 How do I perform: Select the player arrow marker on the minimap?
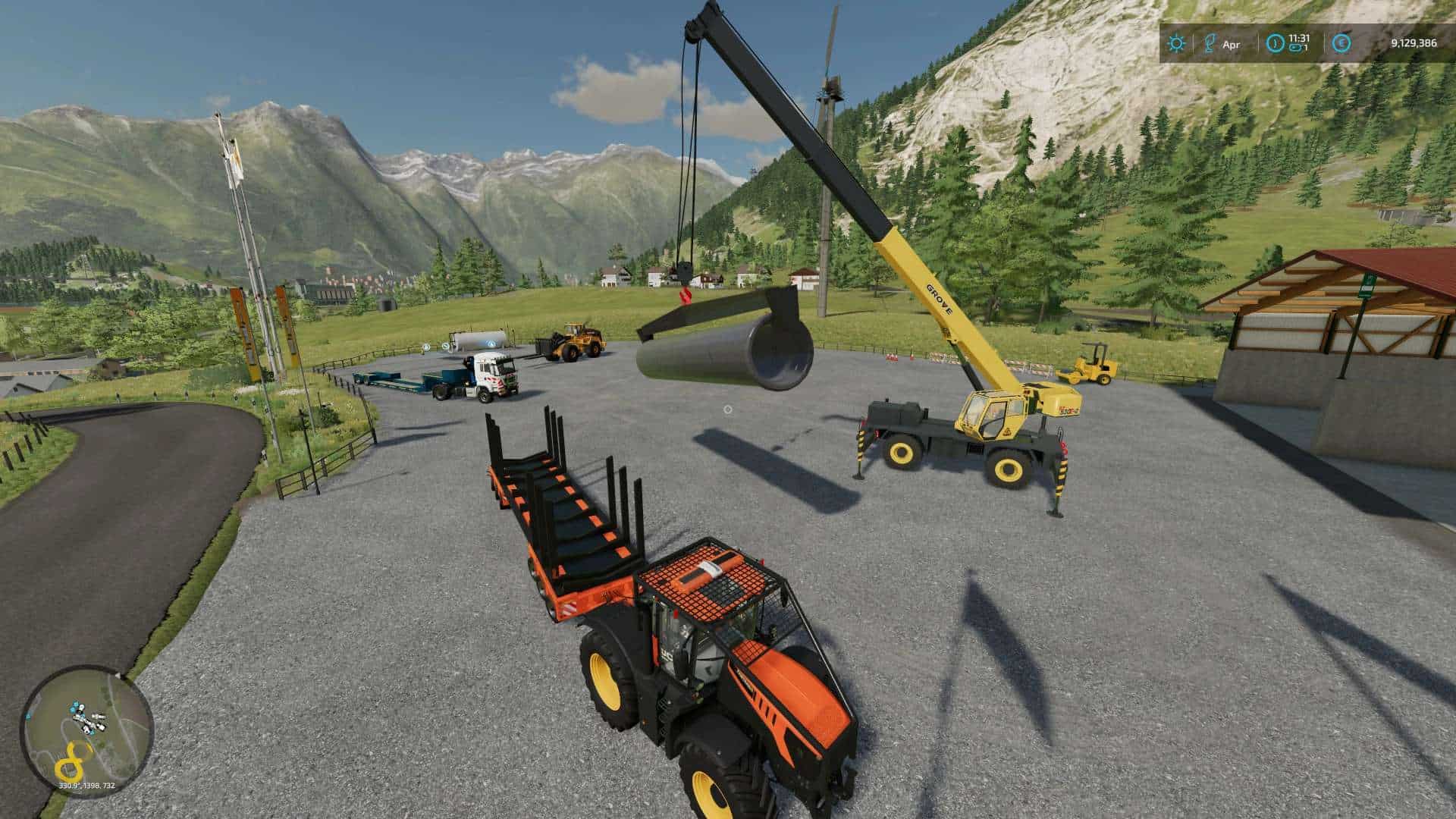[119, 676]
